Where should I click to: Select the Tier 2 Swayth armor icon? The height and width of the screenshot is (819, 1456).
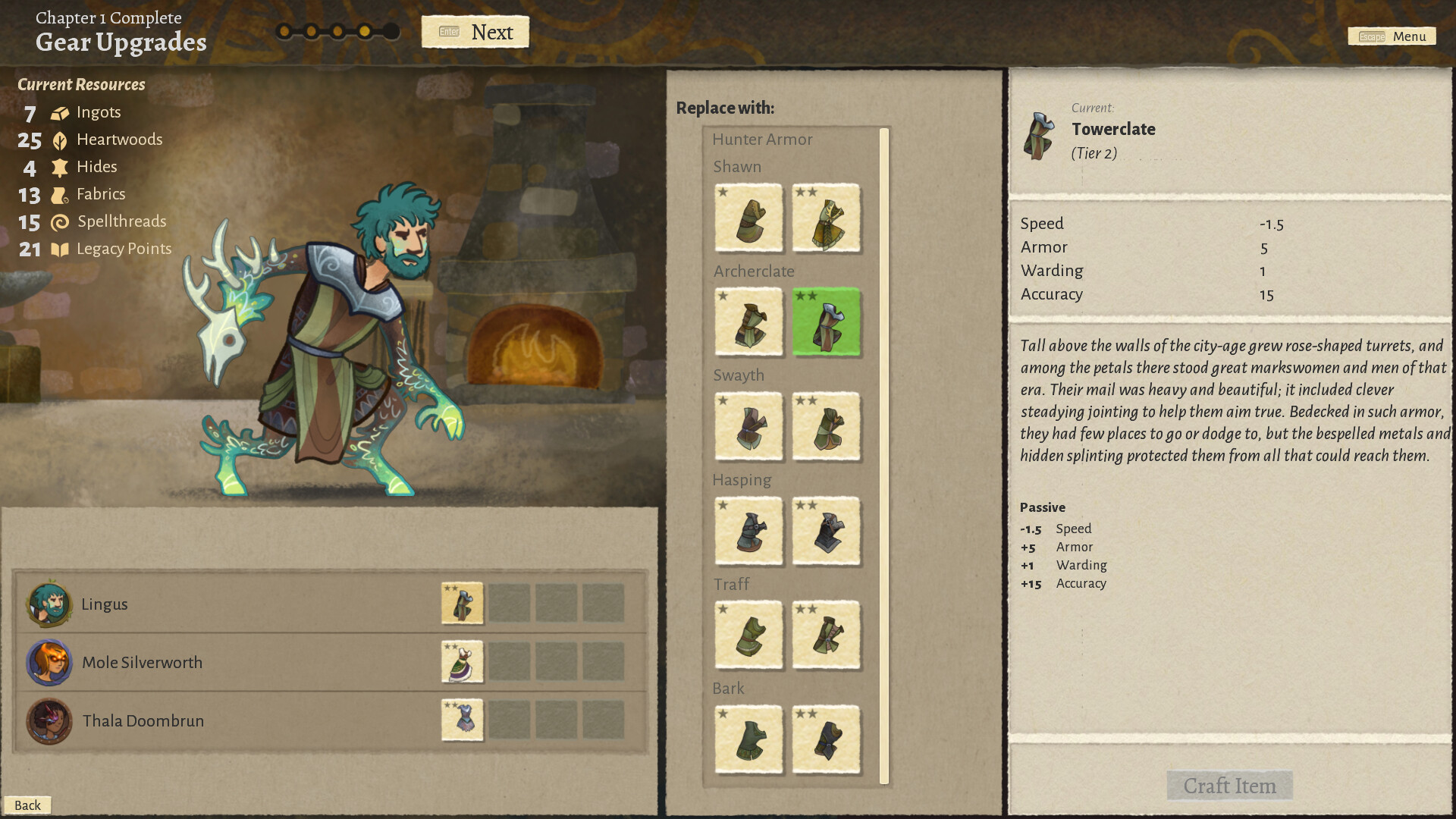tap(826, 427)
